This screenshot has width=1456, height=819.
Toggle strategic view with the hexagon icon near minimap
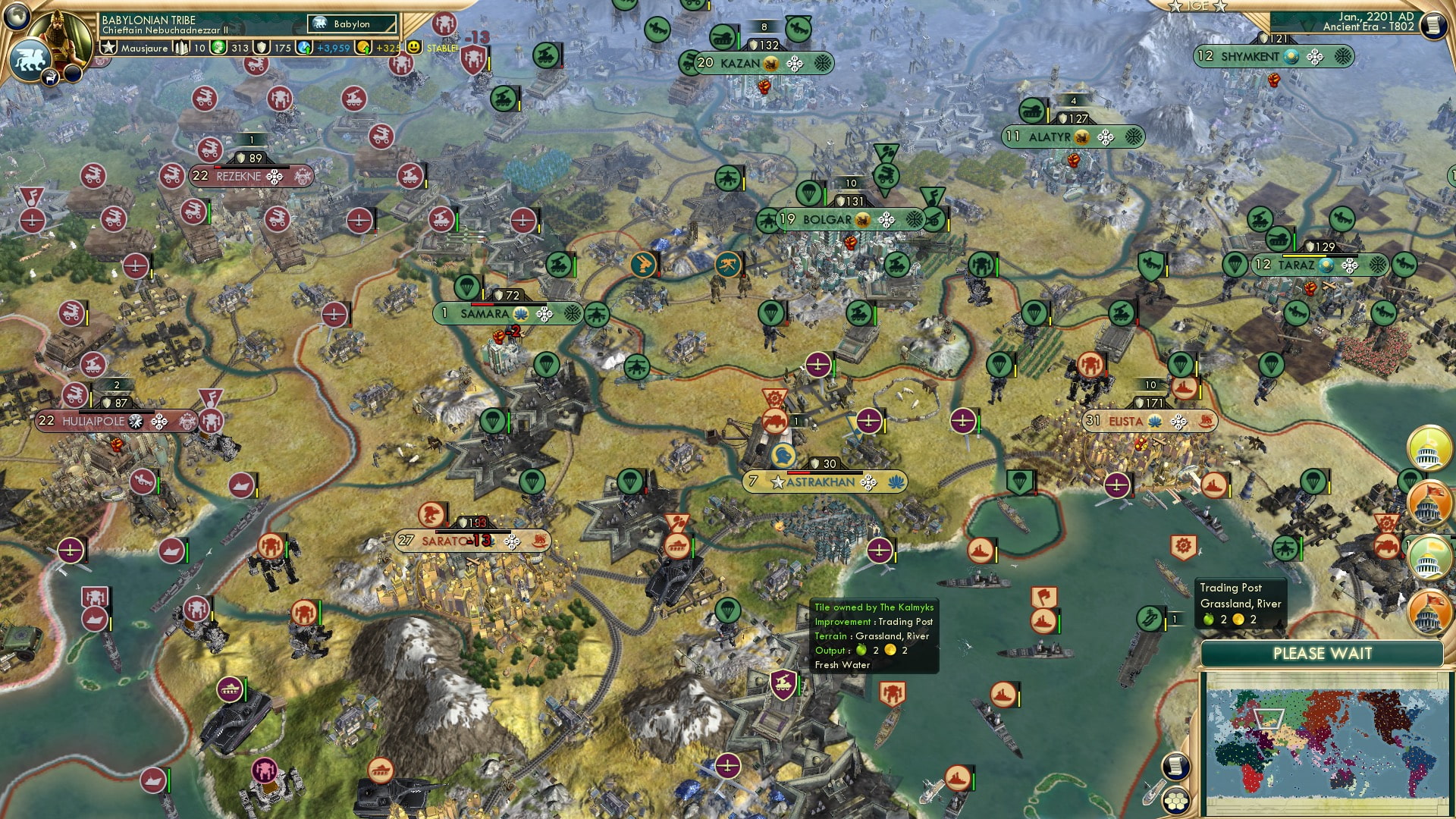coord(1176,802)
